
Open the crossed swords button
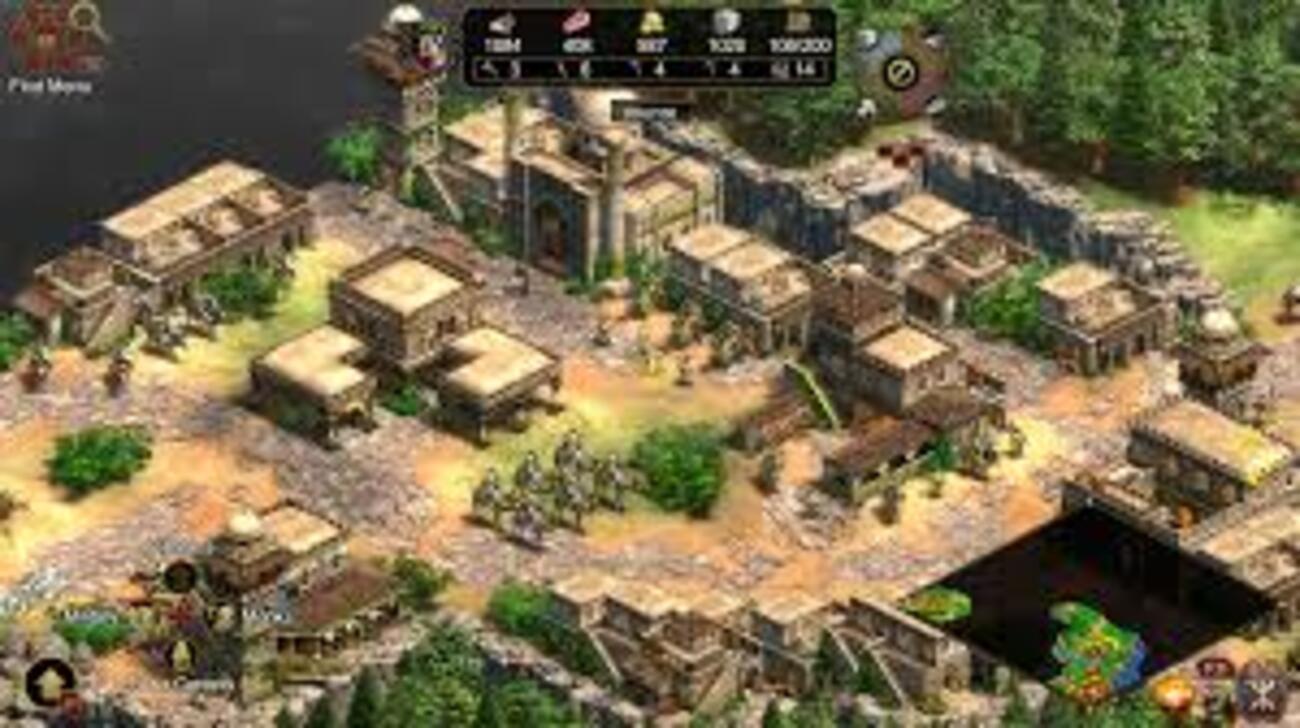[1262, 691]
